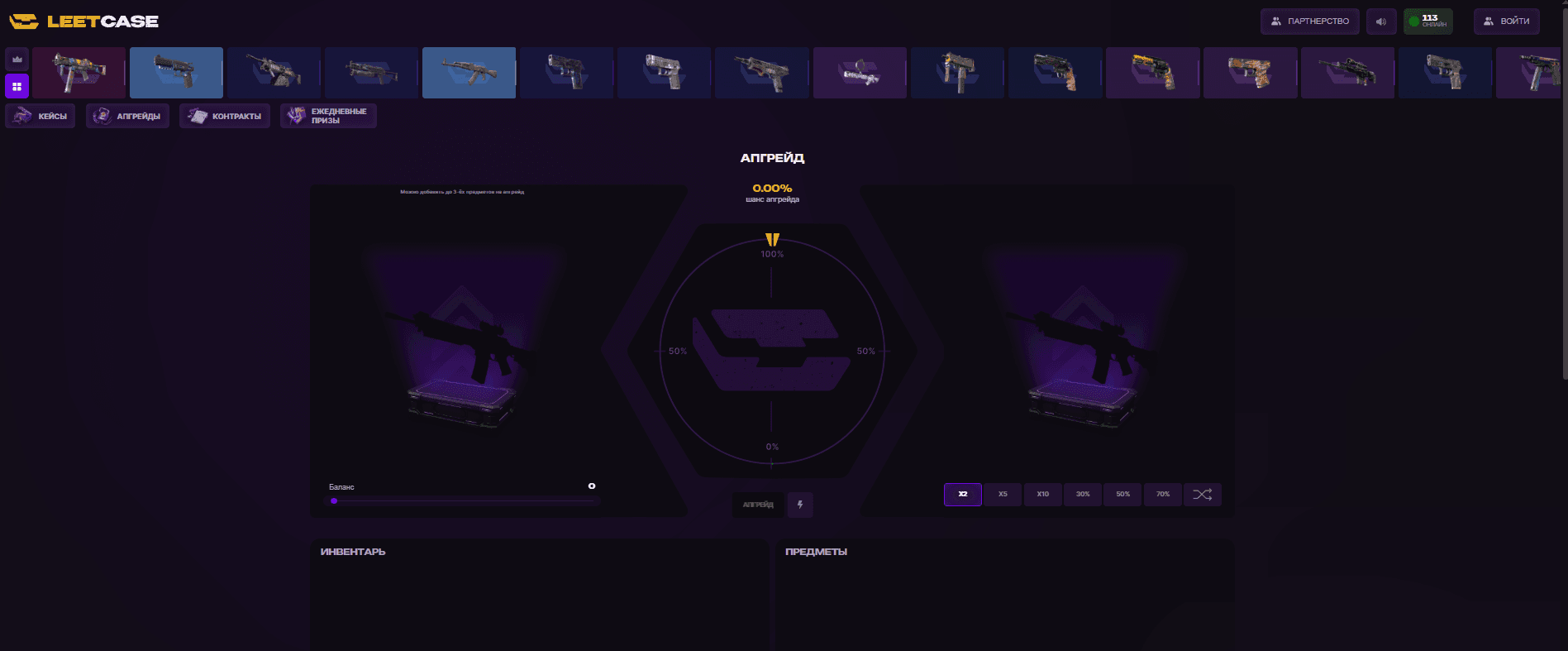Activate the lightning fast-upgrade button
Viewport: 1568px width, 651px height.
[x=800, y=505]
